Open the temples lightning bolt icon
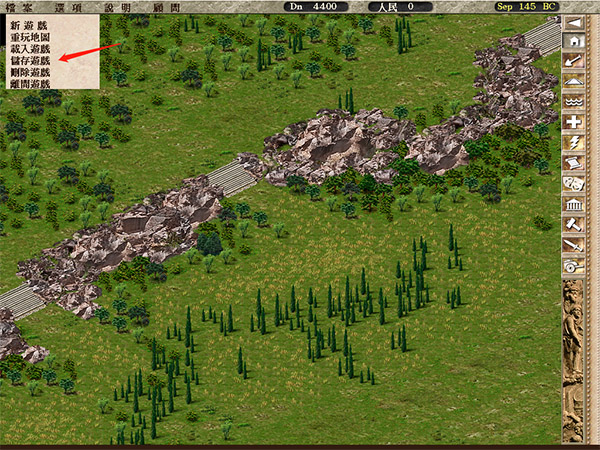The width and height of the screenshot is (600, 450). (x=574, y=143)
